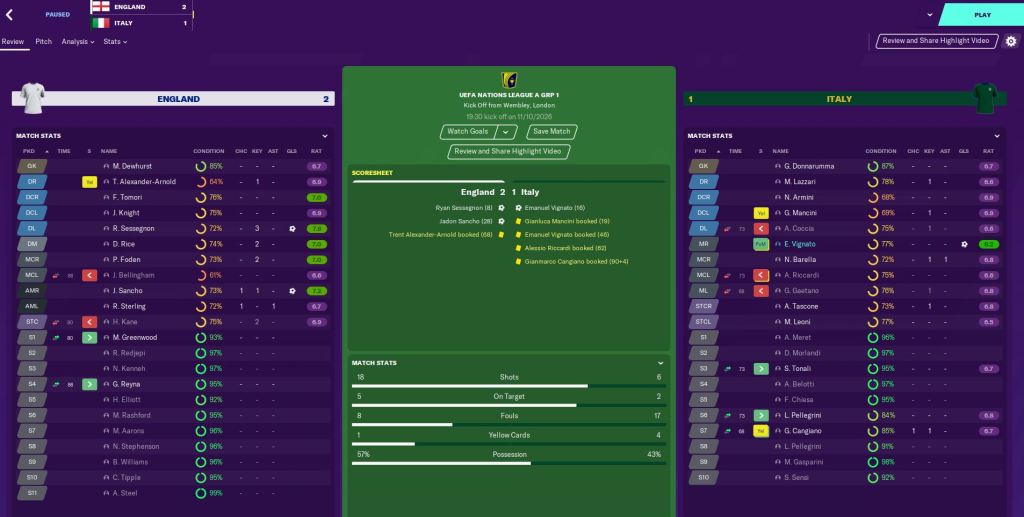Viewport: 1024px width, 517px height.
Task: Click the PLAY button
Action: click(x=981, y=15)
